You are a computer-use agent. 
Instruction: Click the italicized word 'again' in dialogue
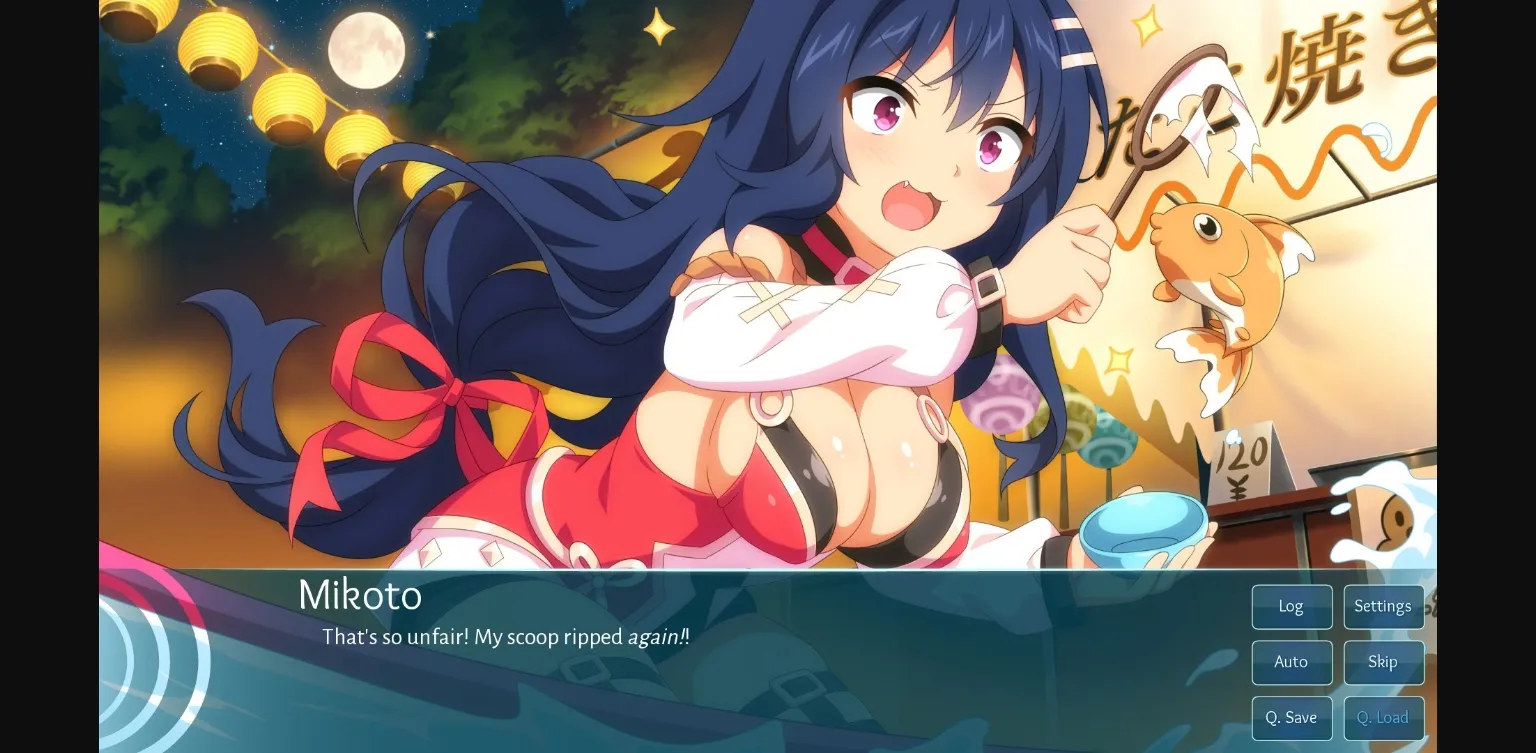[x=655, y=637]
